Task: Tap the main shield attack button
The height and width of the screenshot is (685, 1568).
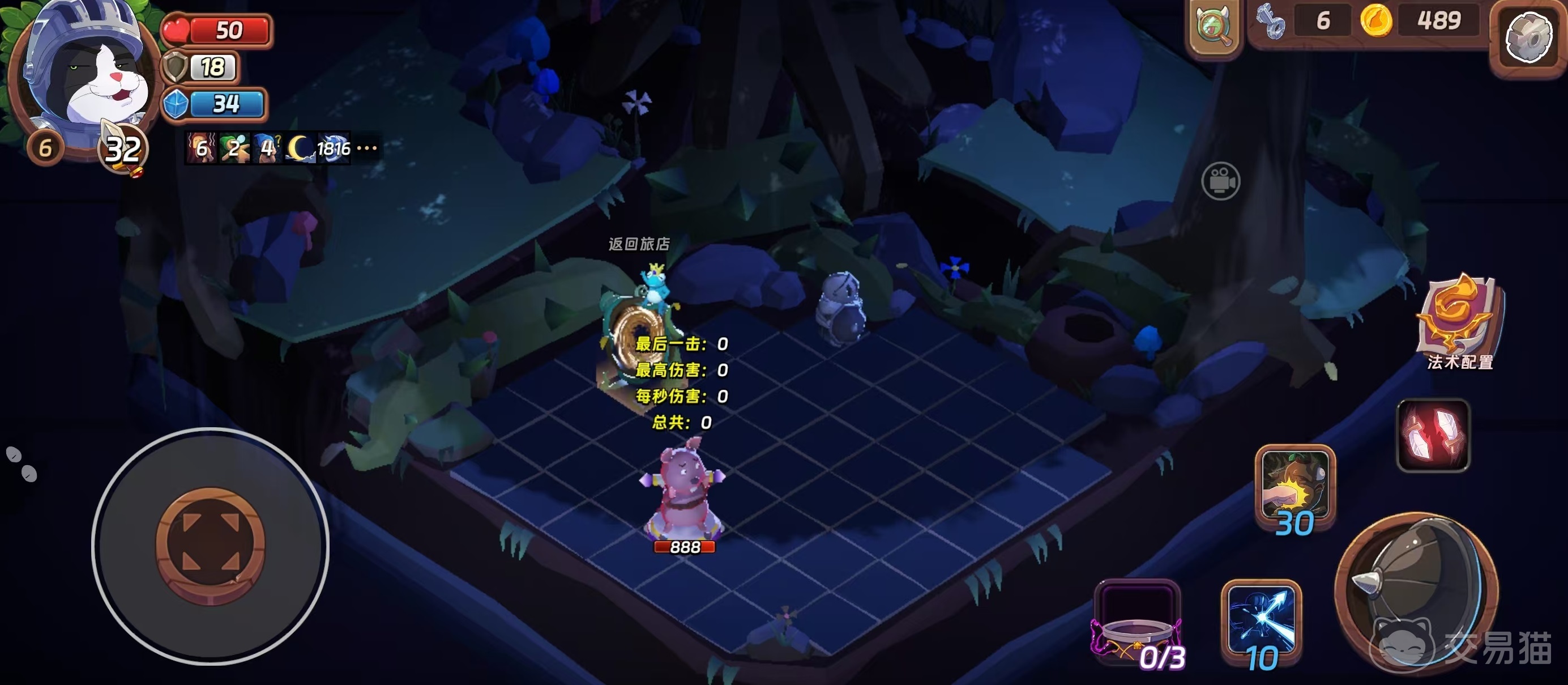Action: 1416,594
